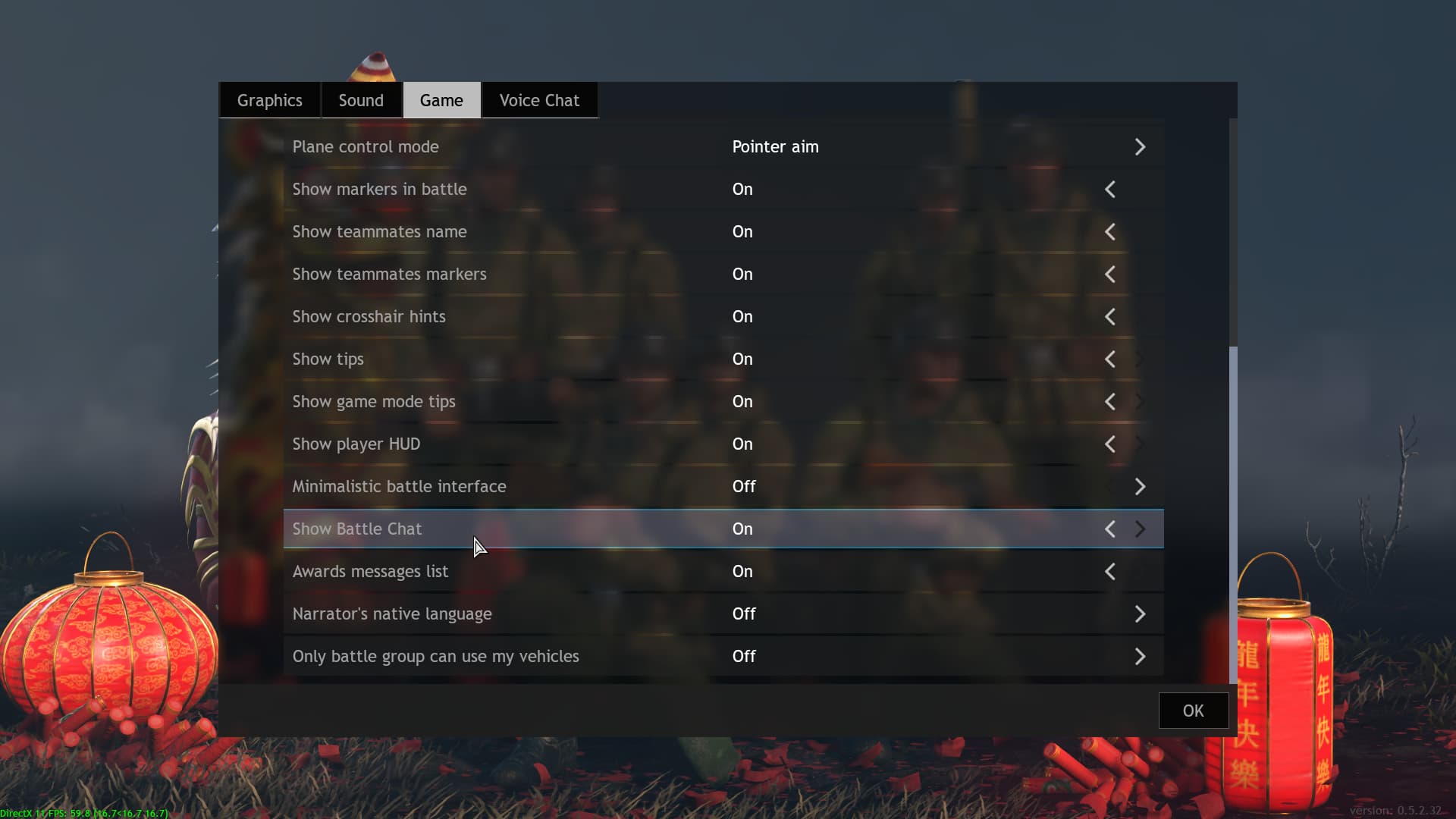Click left arrow on Show crosshair hints
Image resolution: width=1456 pixels, height=819 pixels.
pos(1110,316)
